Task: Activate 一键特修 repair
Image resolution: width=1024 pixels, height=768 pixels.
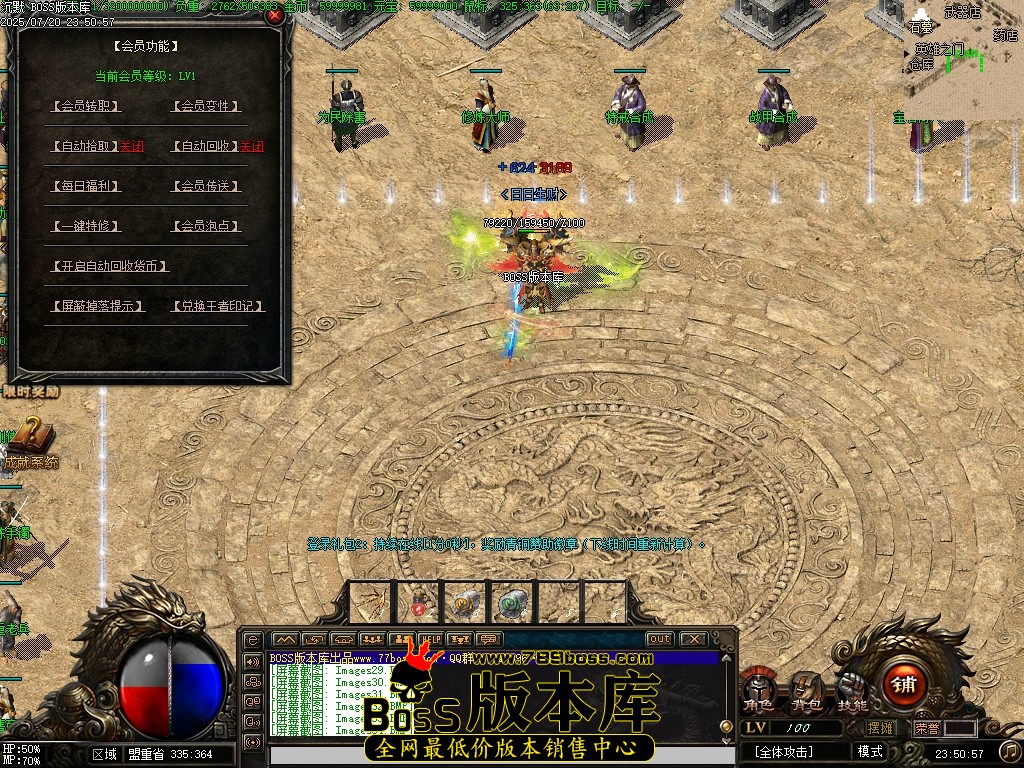Action: [x=86, y=226]
